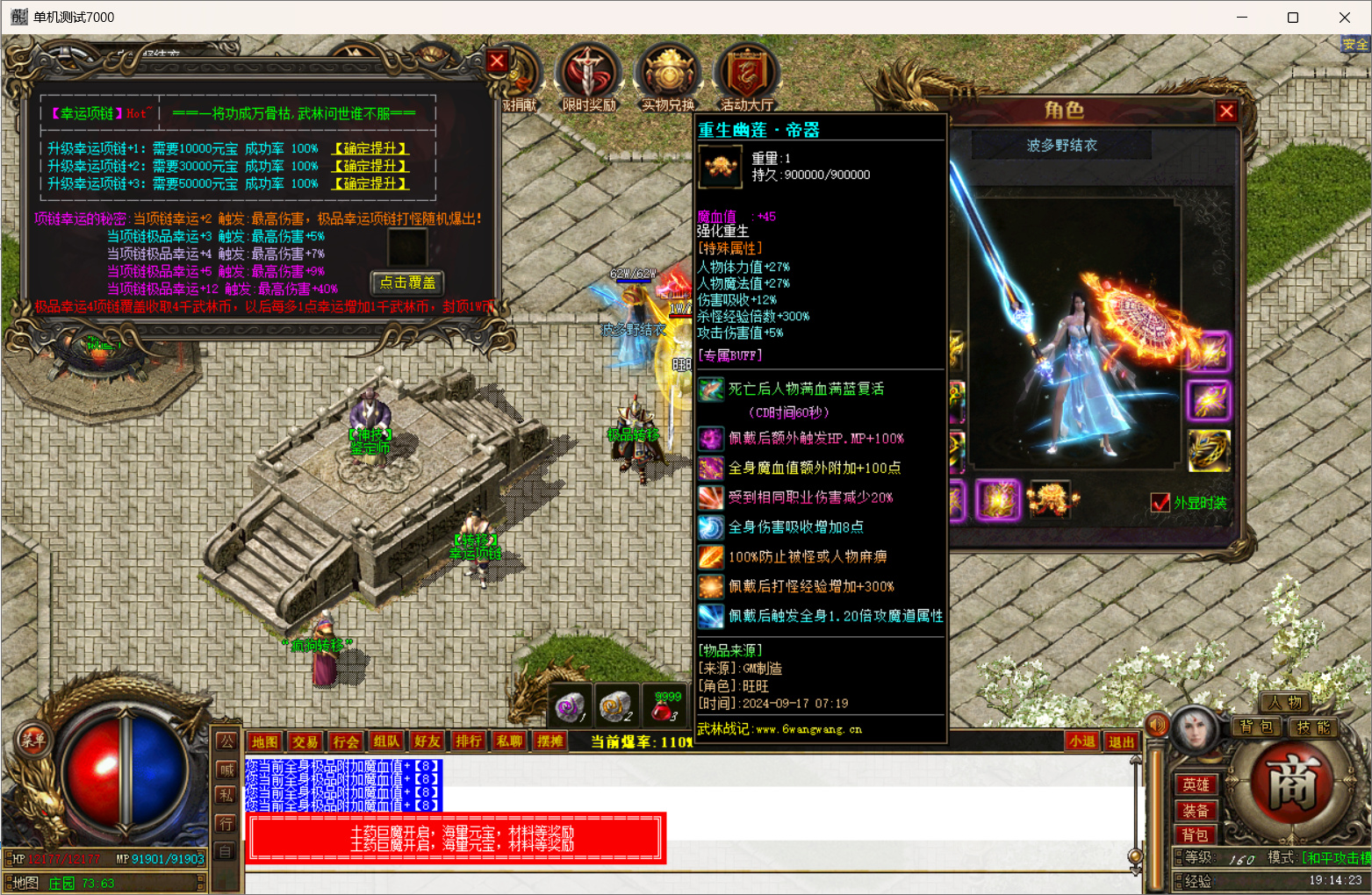Close the 角色 character panel

tap(1226, 111)
